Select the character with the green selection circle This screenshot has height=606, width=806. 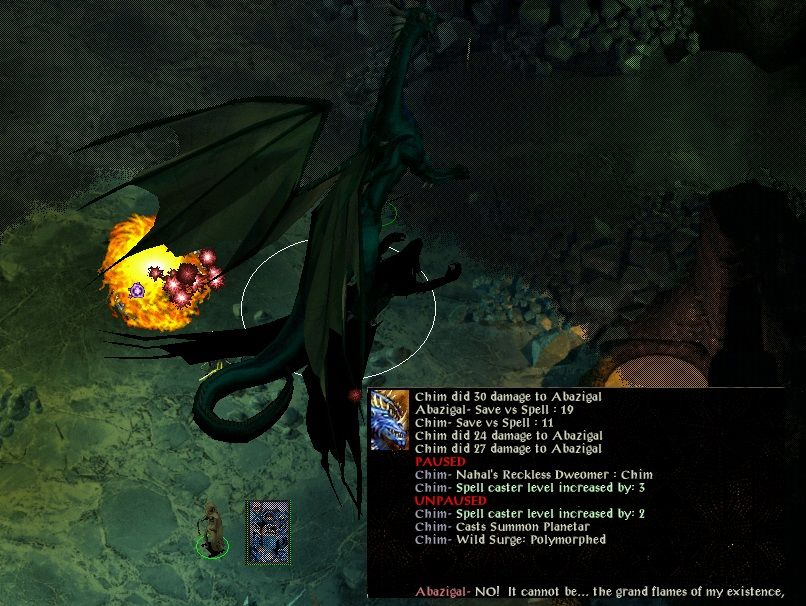pos(211,530)
